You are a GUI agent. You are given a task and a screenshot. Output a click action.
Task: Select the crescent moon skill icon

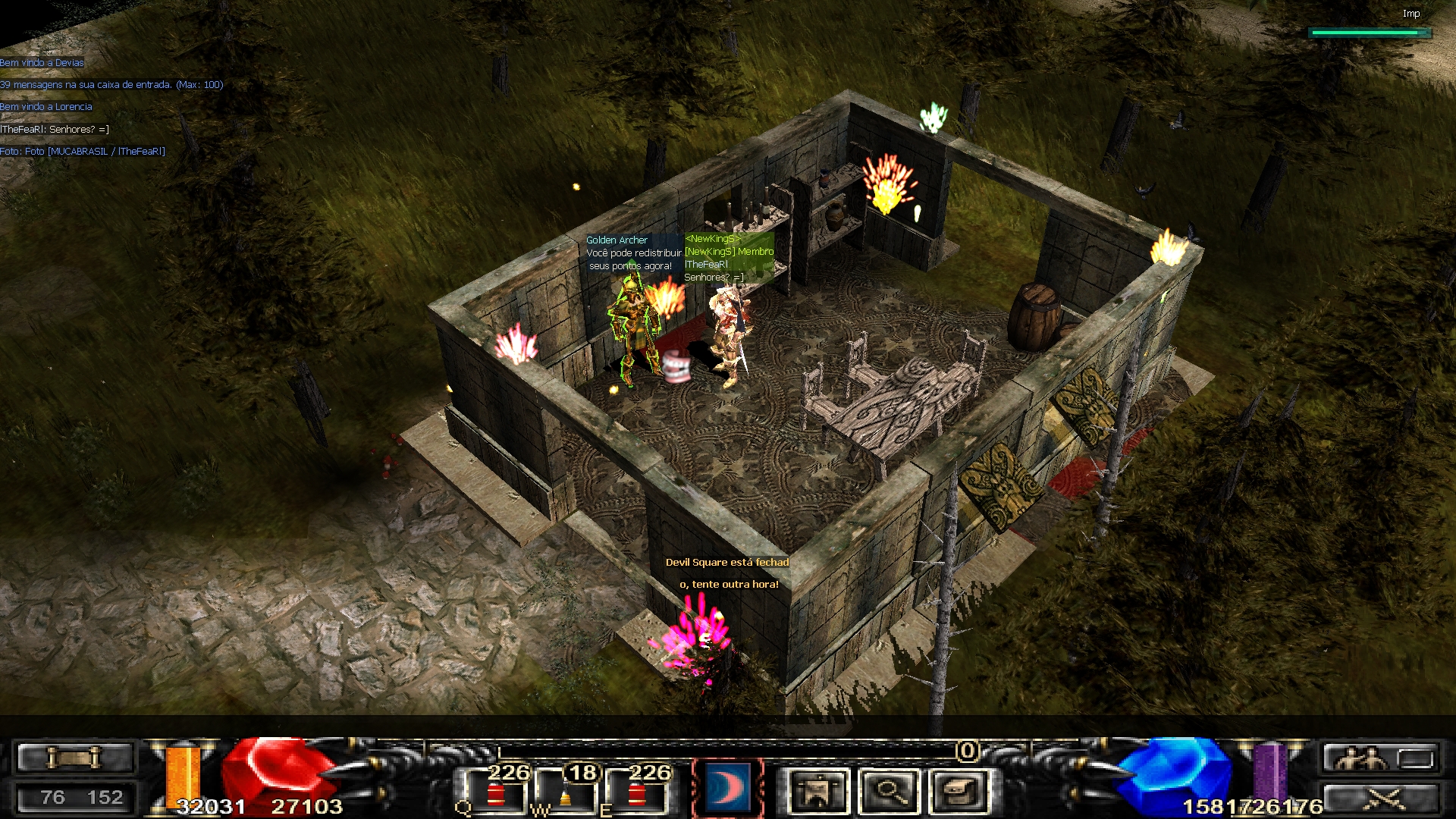coord(726,789)
